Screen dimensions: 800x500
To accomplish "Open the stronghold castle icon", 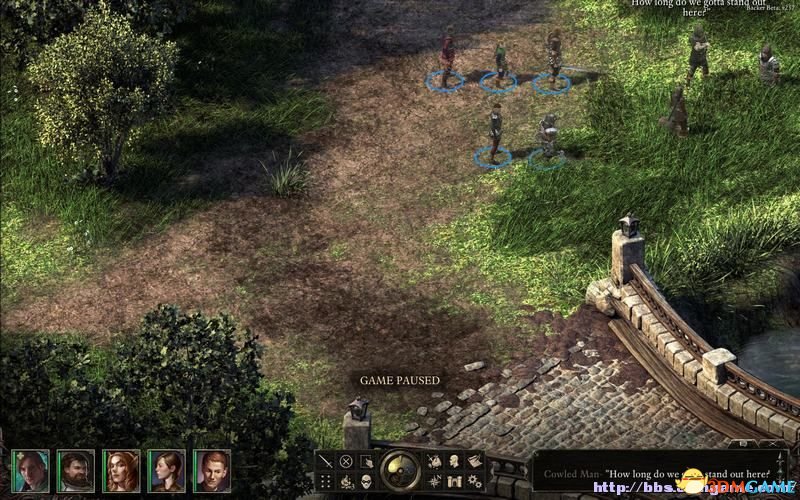I will tap(454, 481).
